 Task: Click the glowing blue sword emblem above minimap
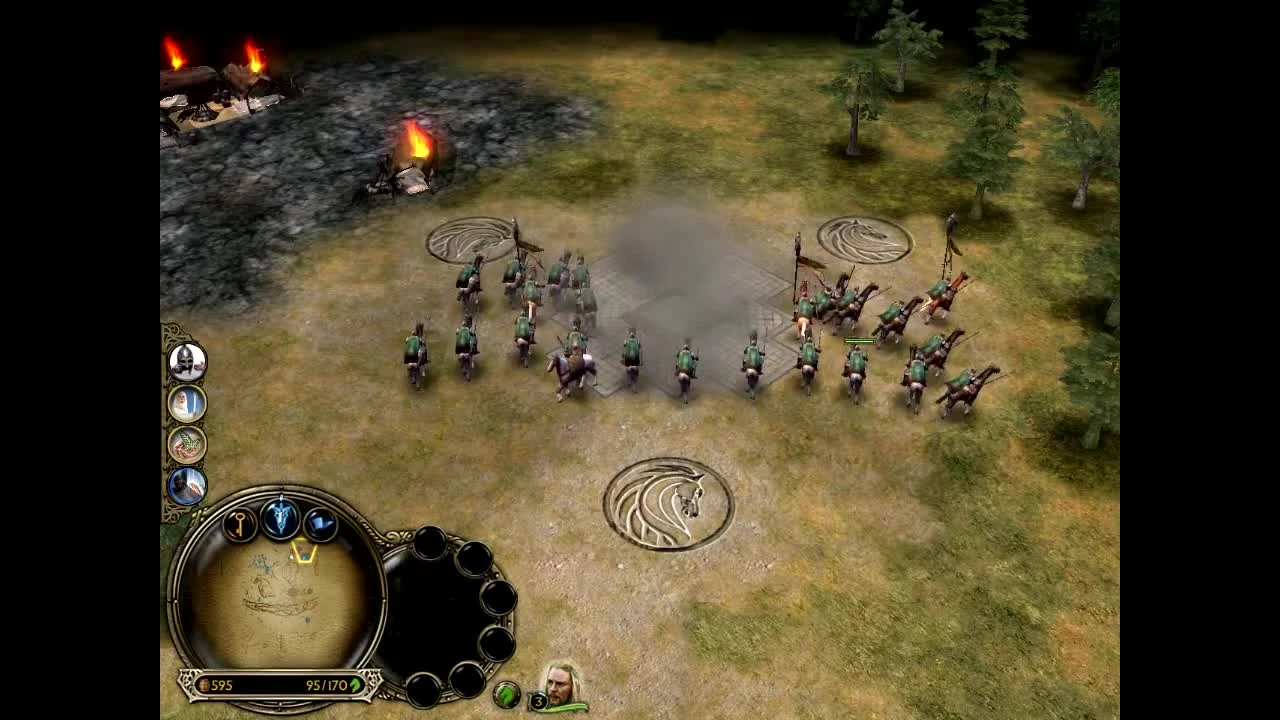click(281, 519)
